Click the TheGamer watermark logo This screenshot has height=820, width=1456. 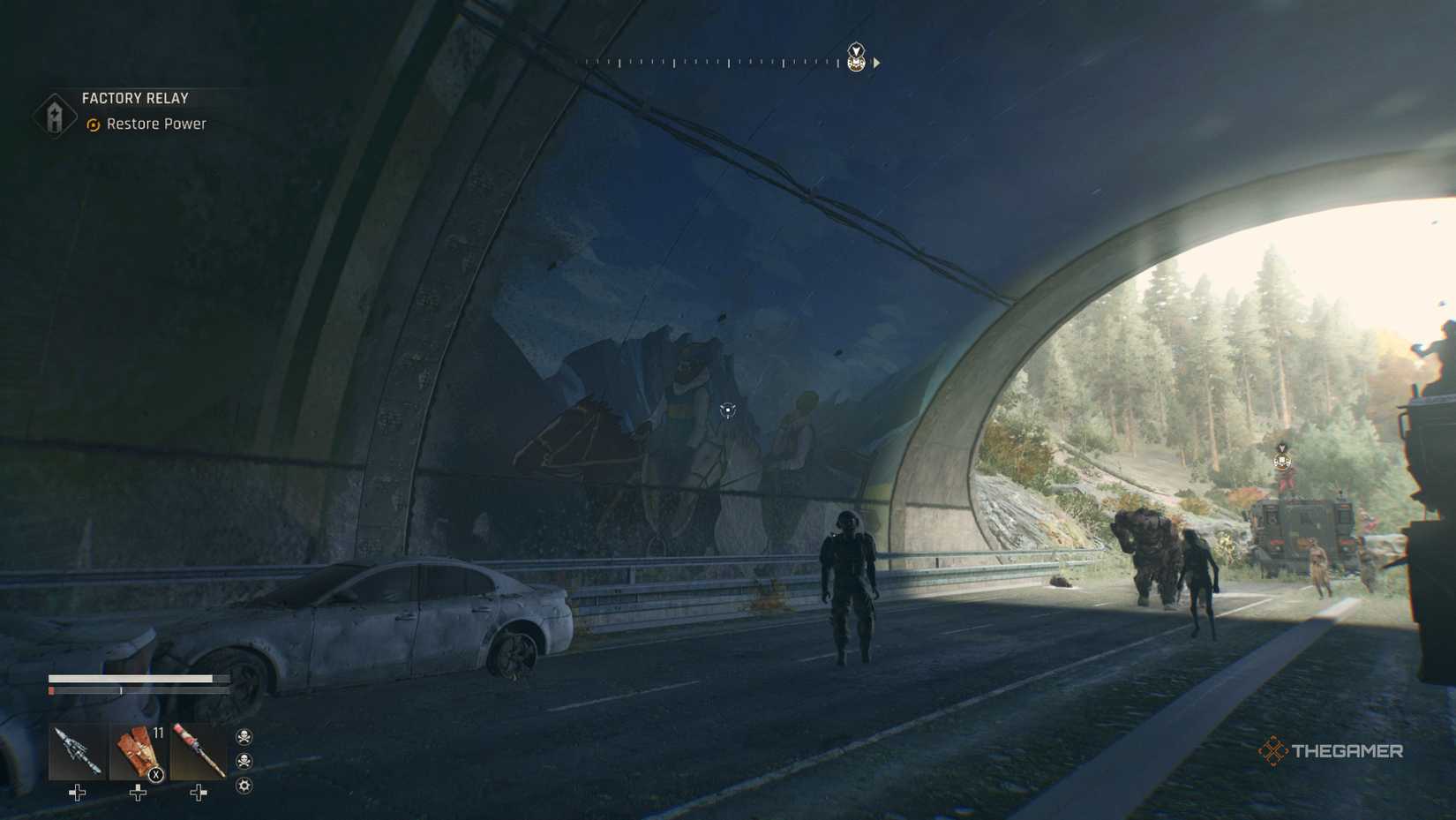click(1330, 751)
